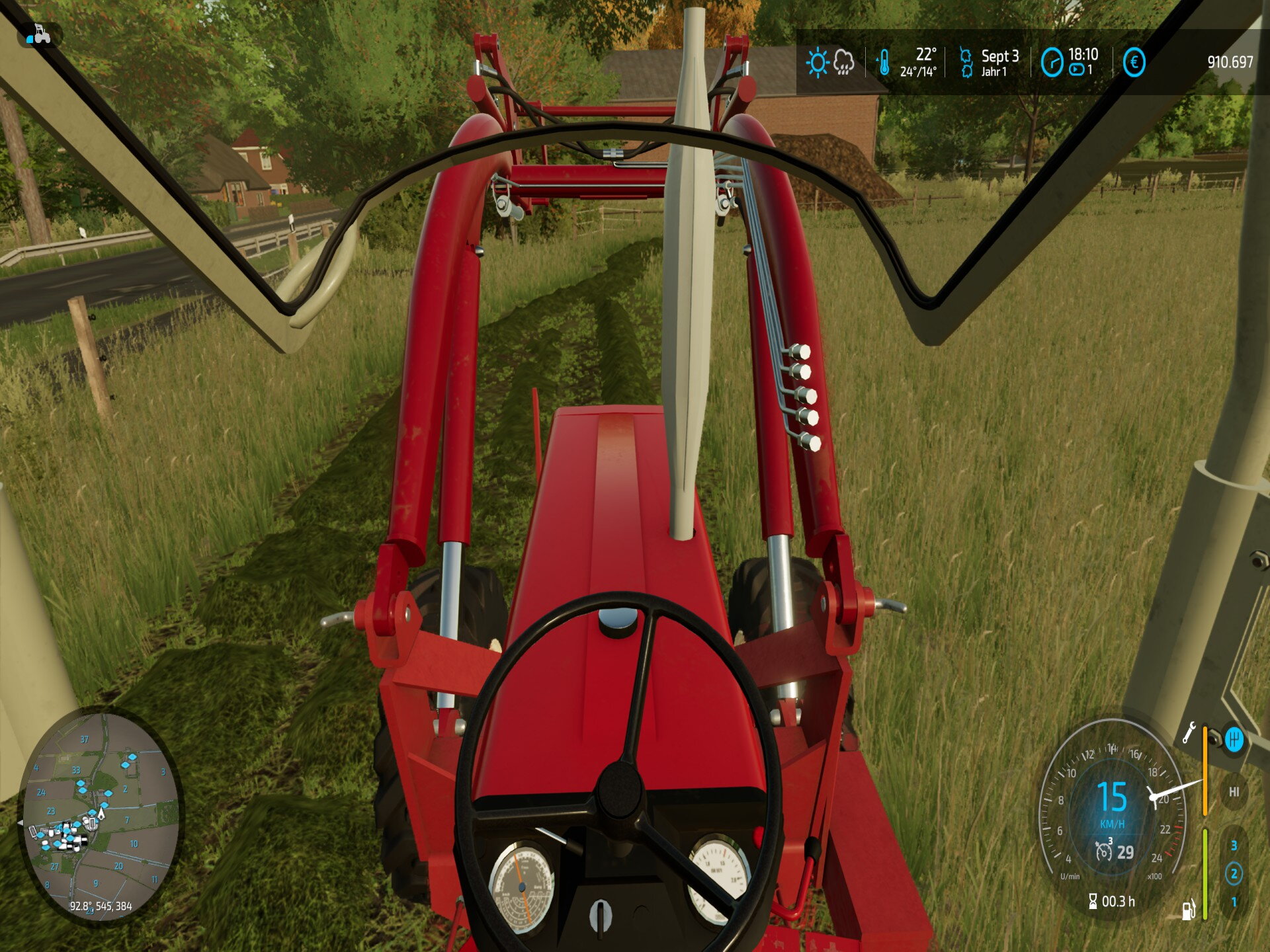
Task: Click the wrench damage icon
Action: point(1189,733)
